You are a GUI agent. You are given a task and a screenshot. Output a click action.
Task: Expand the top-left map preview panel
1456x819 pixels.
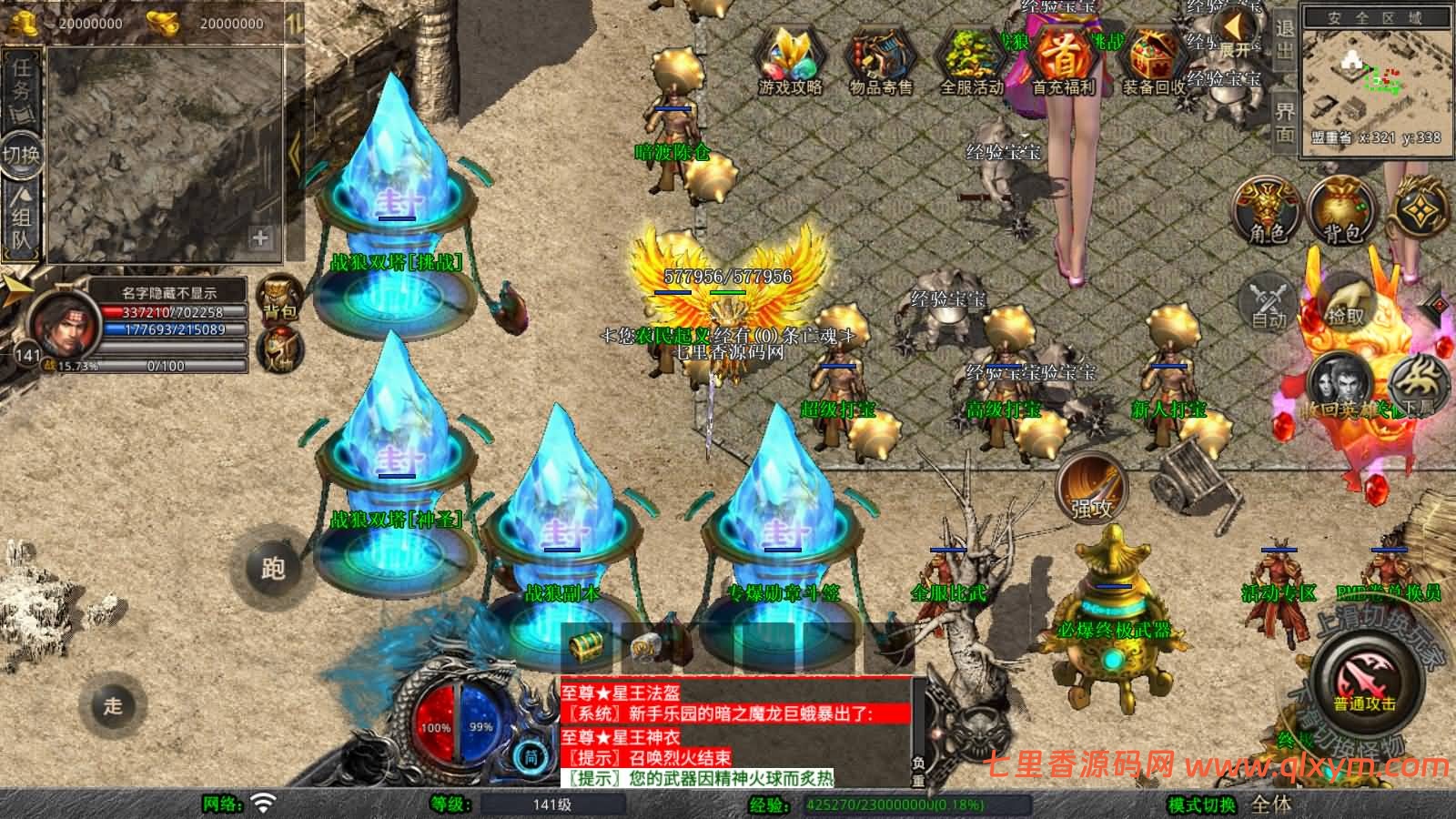(261, 237)
